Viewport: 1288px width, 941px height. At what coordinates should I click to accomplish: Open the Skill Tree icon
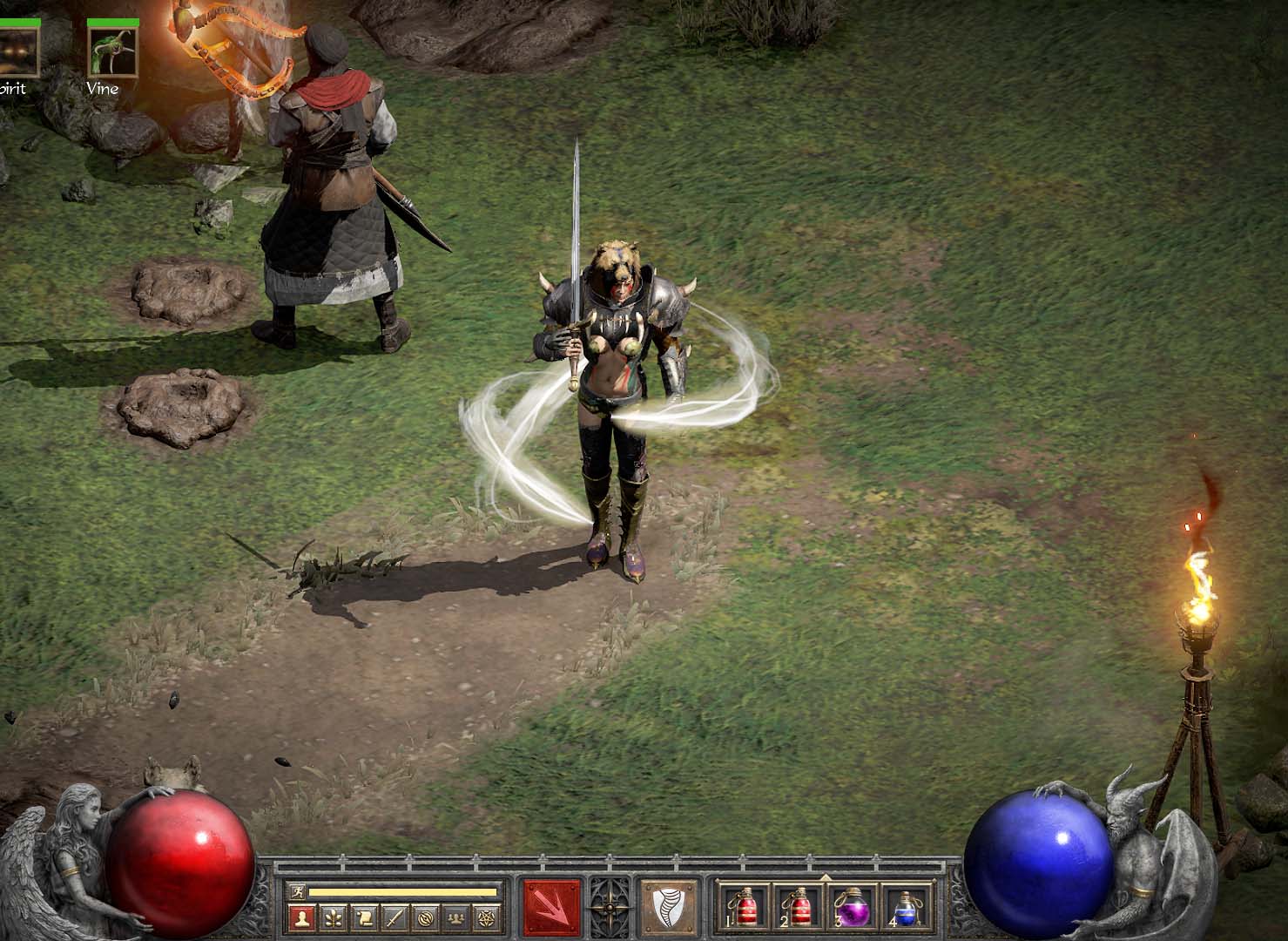tap(334, 917)
